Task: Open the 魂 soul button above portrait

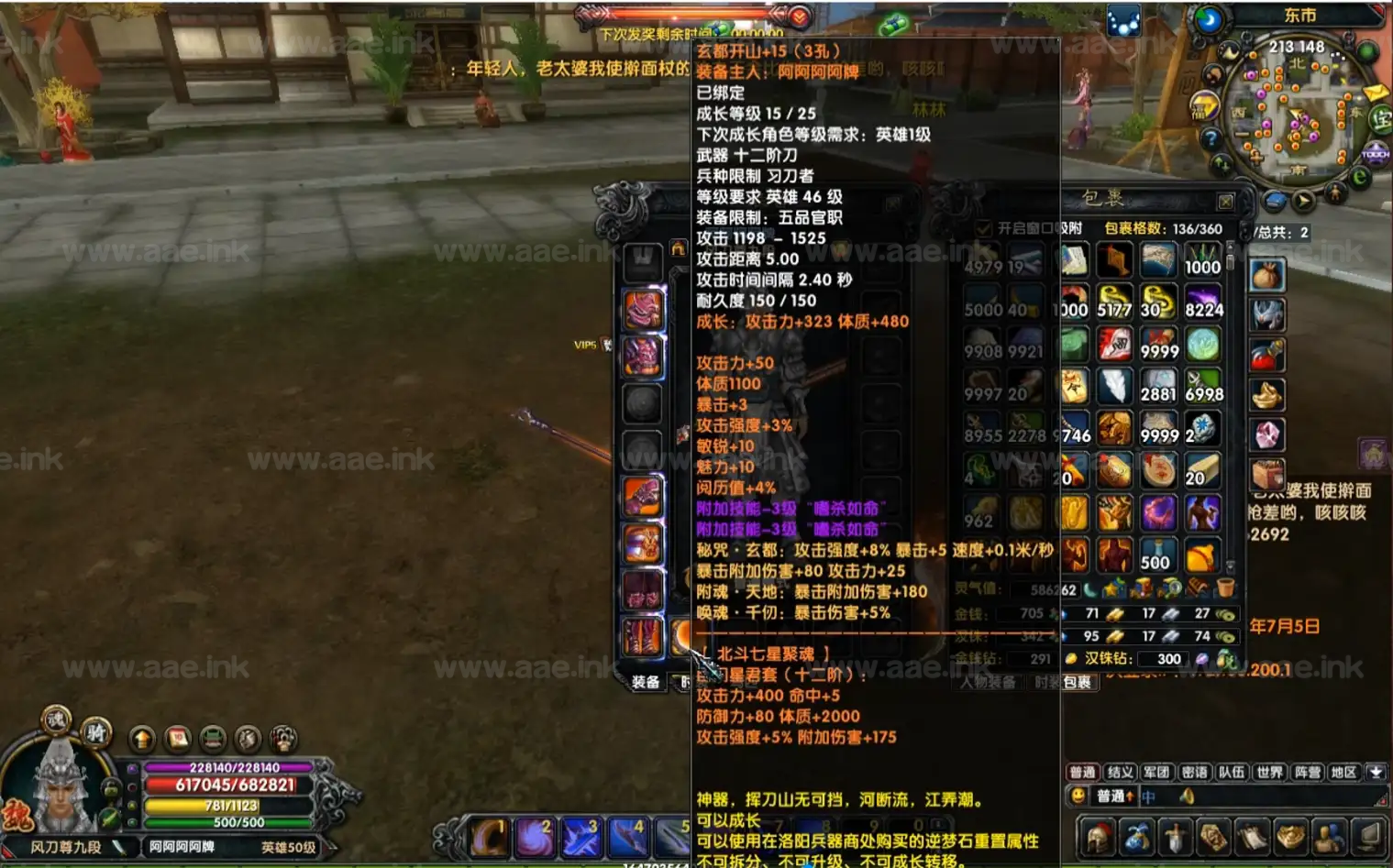Action: [56, 720]
